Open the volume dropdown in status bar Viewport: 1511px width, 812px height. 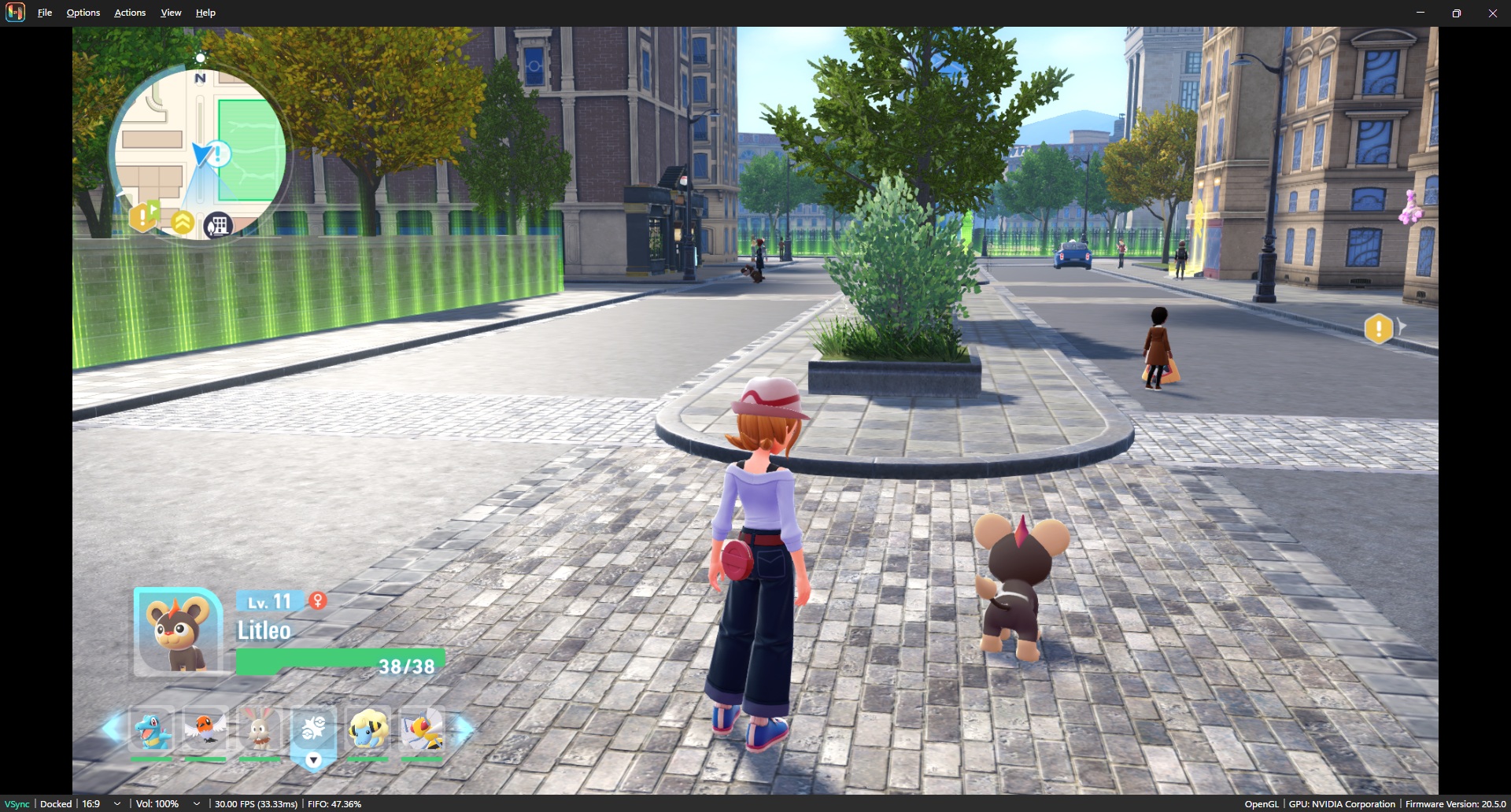(197, 804)
